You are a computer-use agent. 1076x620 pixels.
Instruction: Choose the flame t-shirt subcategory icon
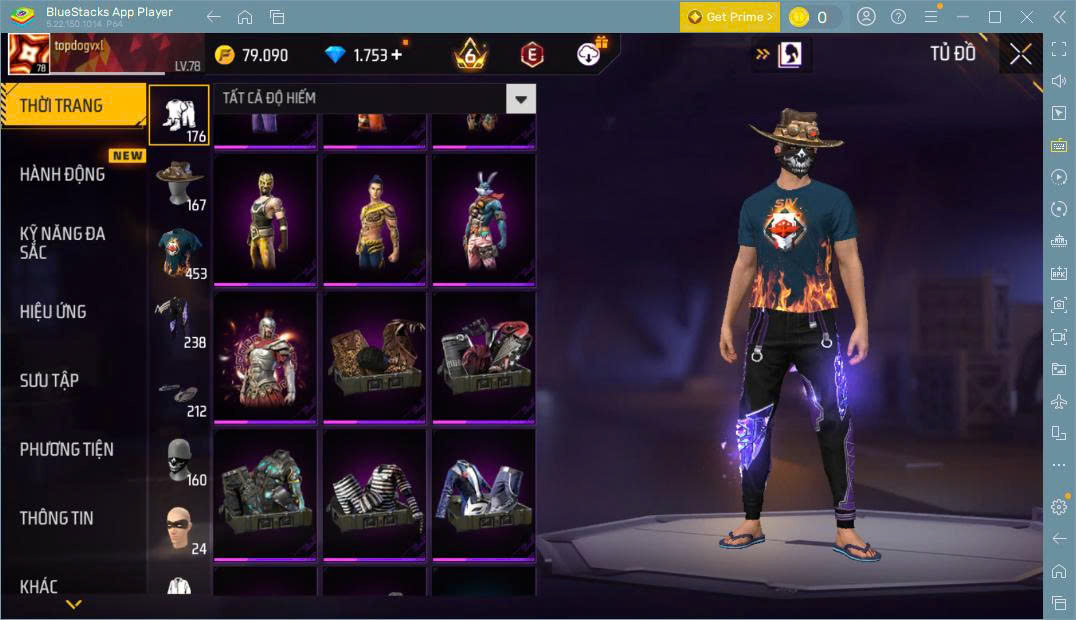click(x=180, y=253)
